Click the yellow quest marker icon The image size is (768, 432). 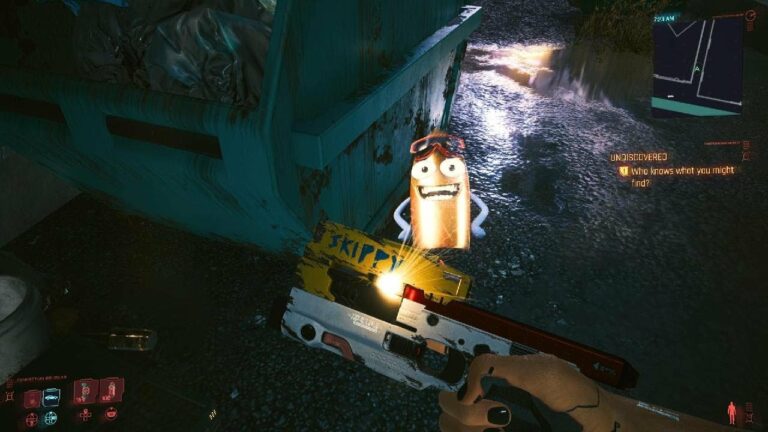coord(624,171)
